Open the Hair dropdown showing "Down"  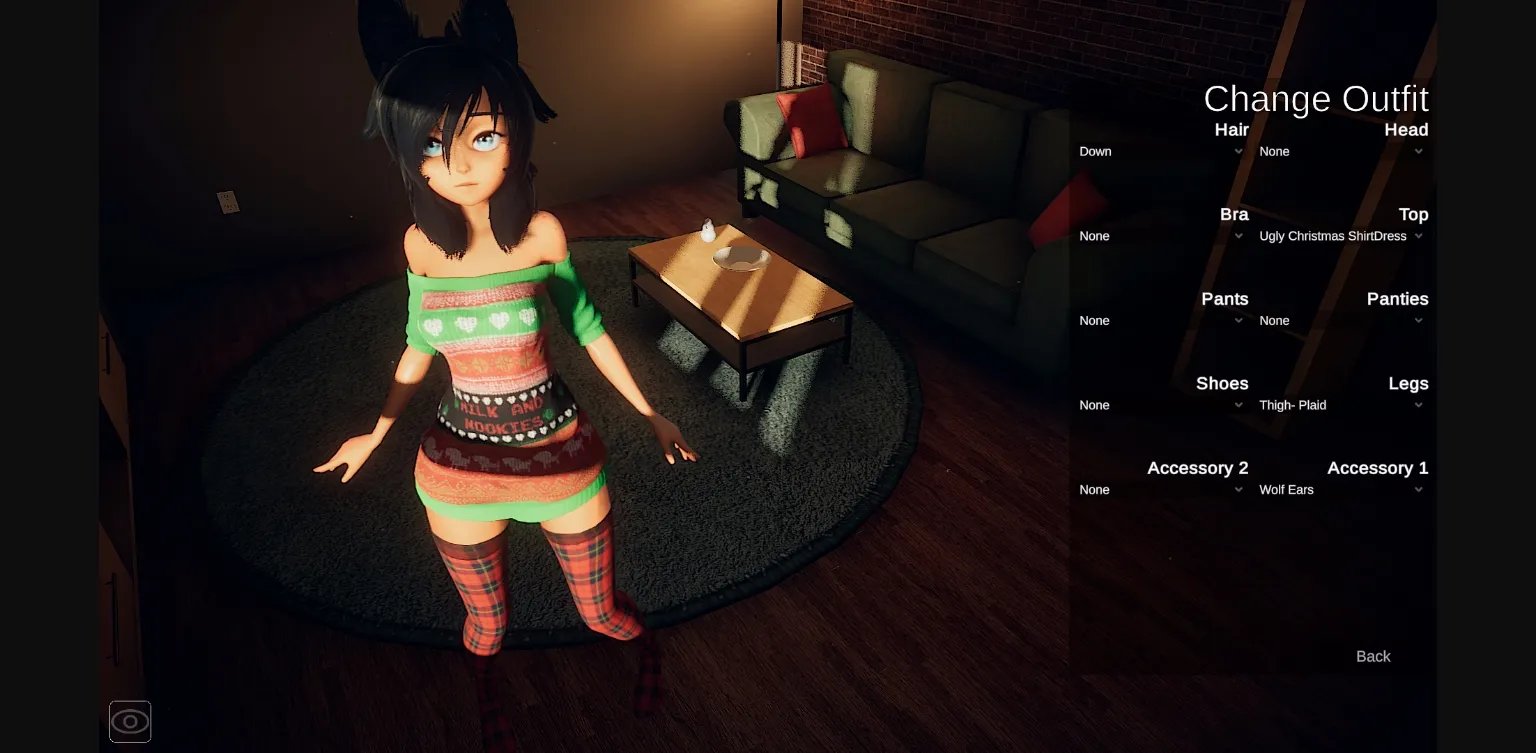tap(1160, 151)
